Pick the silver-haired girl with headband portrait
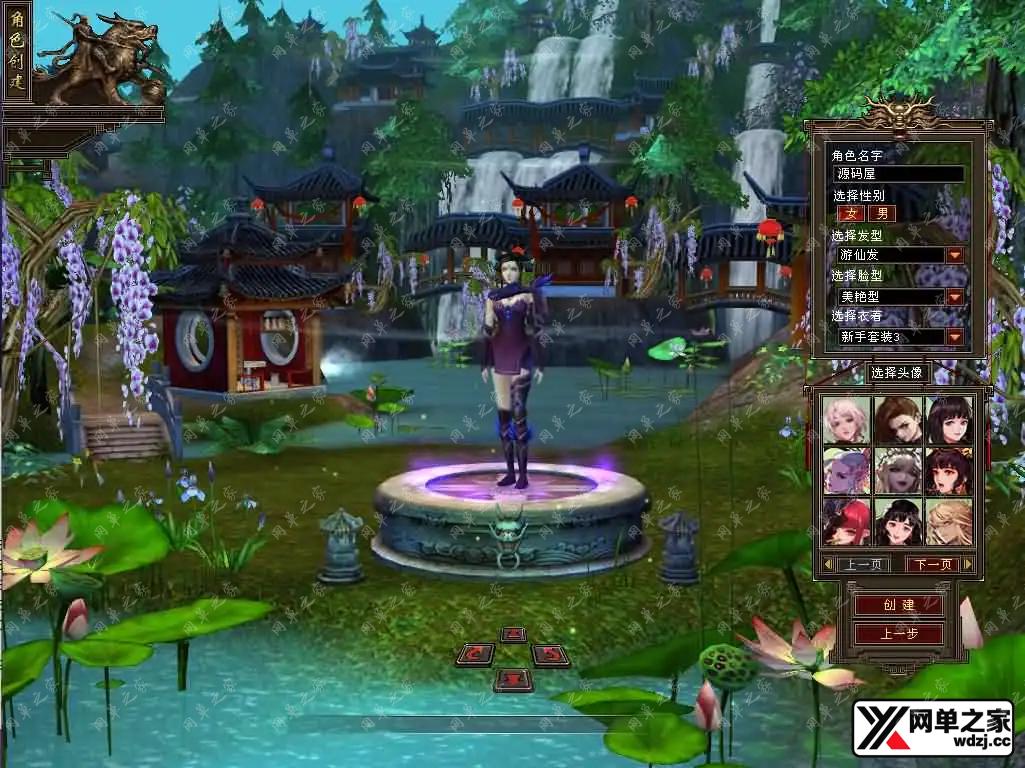 (x=898, y=470)
